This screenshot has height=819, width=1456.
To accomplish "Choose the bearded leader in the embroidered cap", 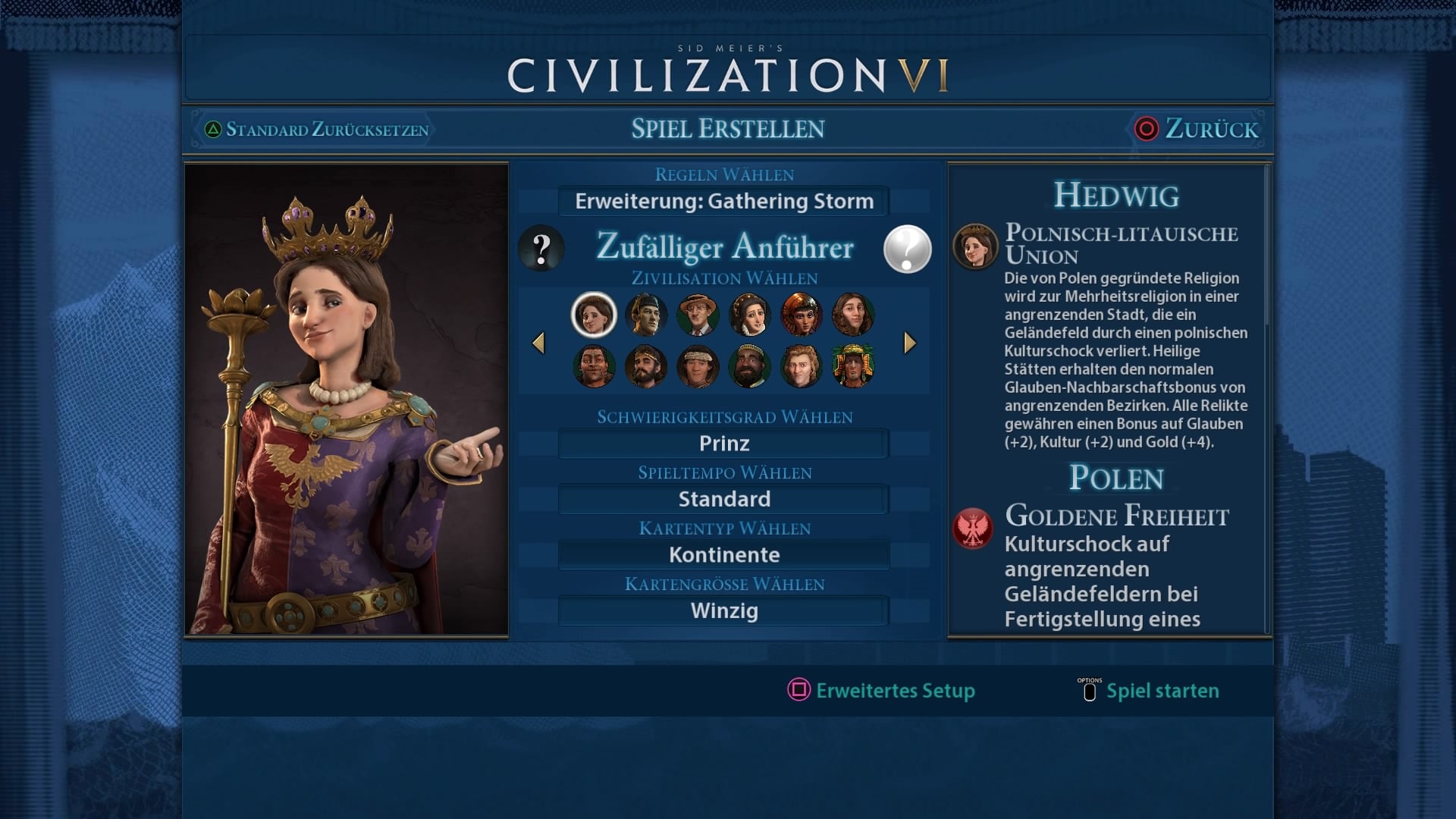I will (x=749, y=366).
